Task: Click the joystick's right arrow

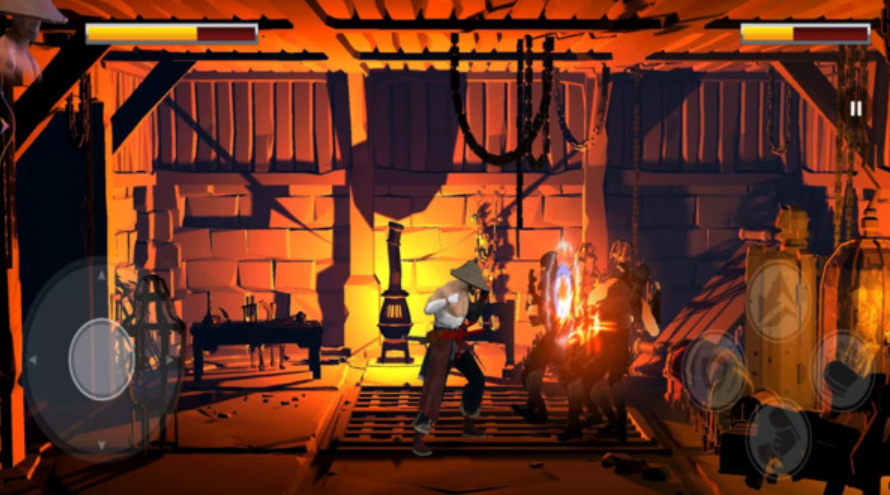Action: click(x=170, y=360)
